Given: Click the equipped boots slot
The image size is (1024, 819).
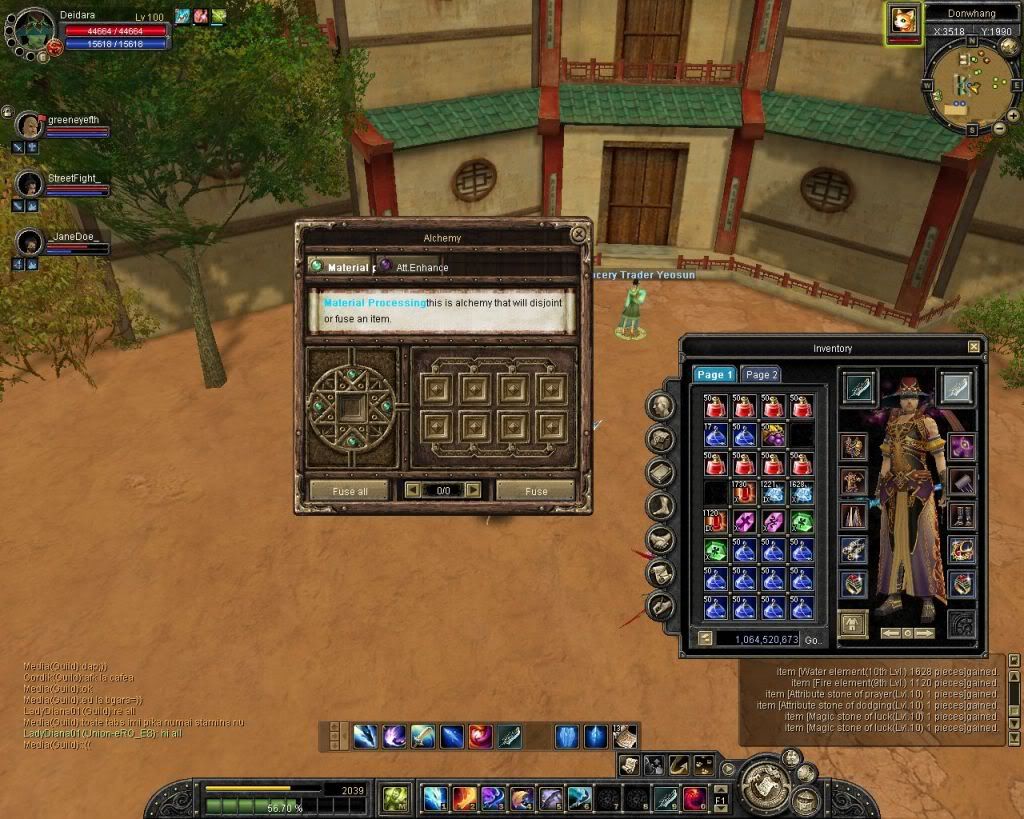Looking at the screenshot, I should pos(960,516).
